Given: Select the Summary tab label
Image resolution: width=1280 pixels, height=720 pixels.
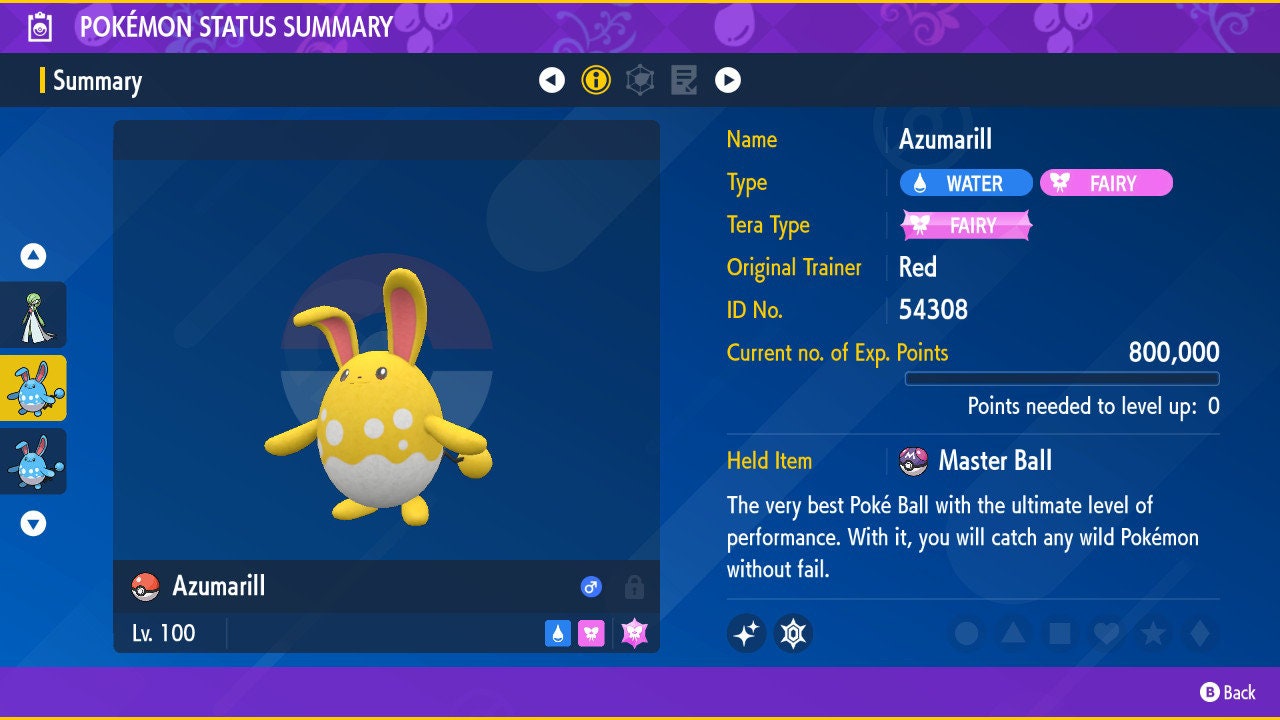Looking at the screenshot, I should (96, 81).
